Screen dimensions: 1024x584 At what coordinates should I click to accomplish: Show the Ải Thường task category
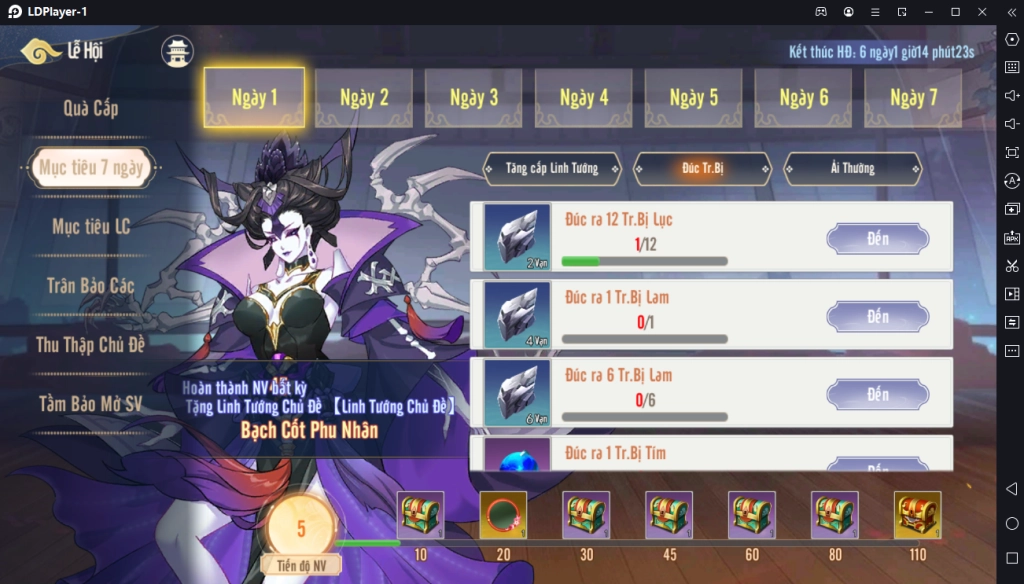[852, 169]
